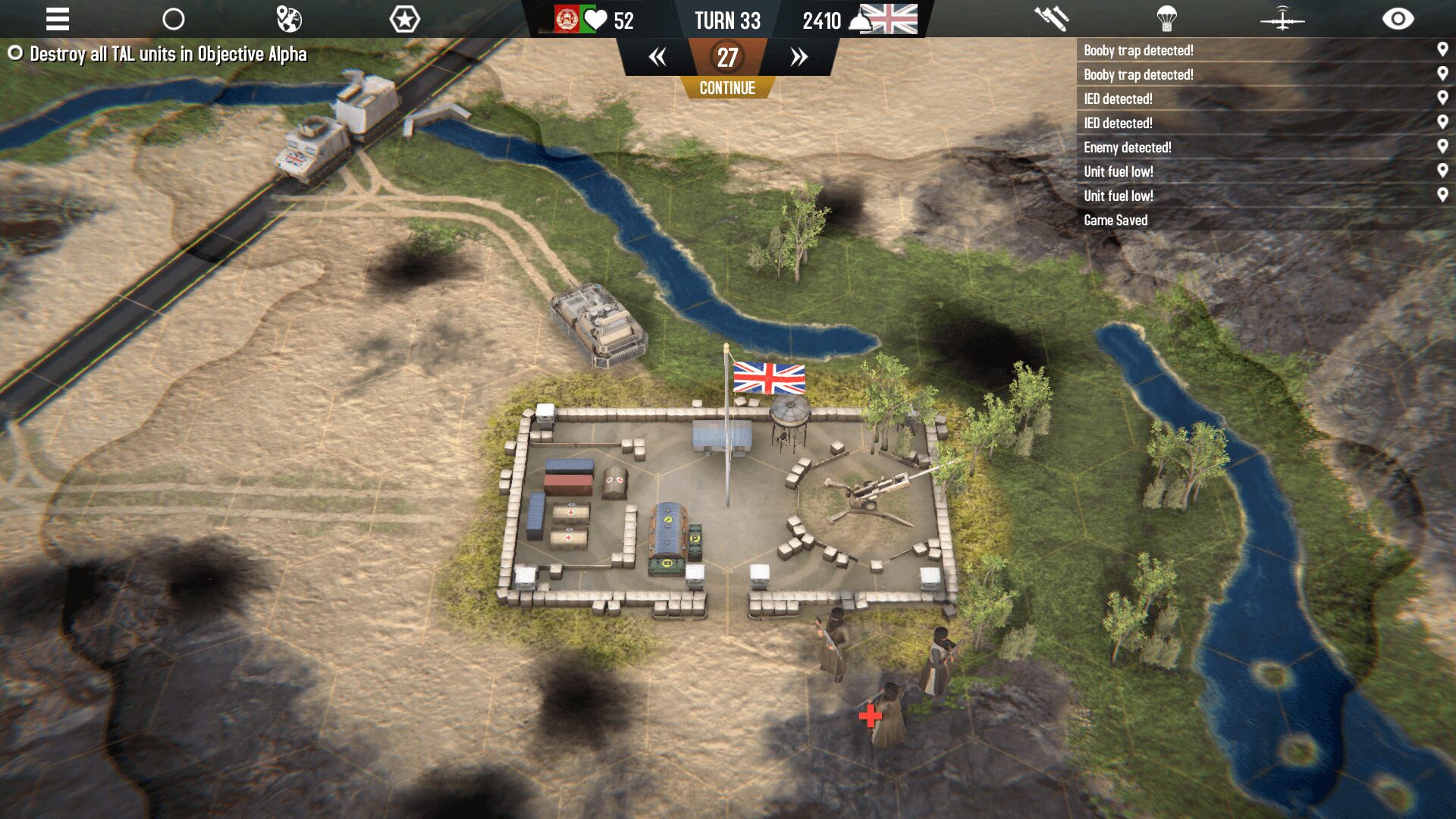
Task: Click the Objective Alpha tracker text
Action: pyautogui.click(x=168, y=54)
